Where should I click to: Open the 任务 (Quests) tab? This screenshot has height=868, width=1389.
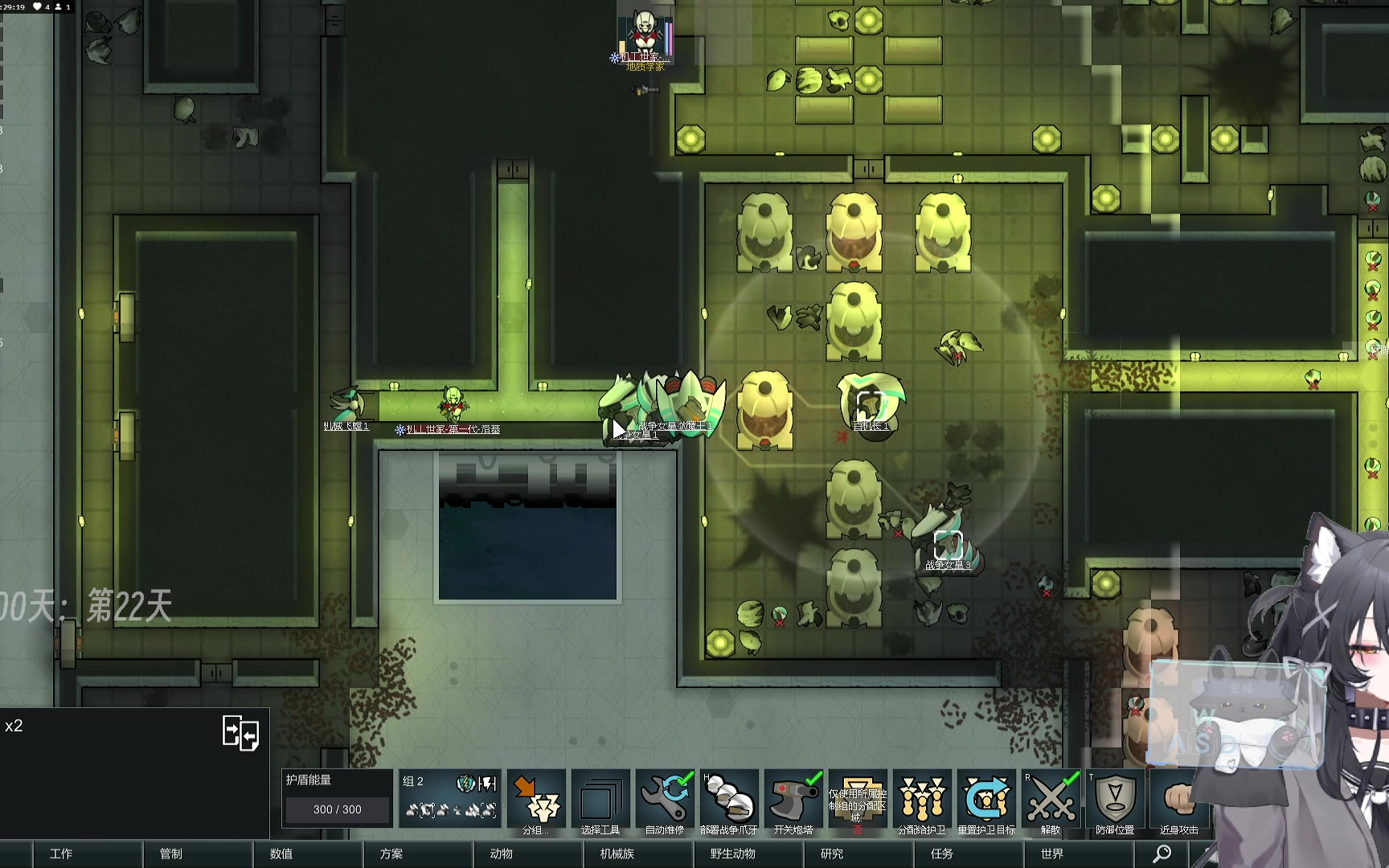942,854
